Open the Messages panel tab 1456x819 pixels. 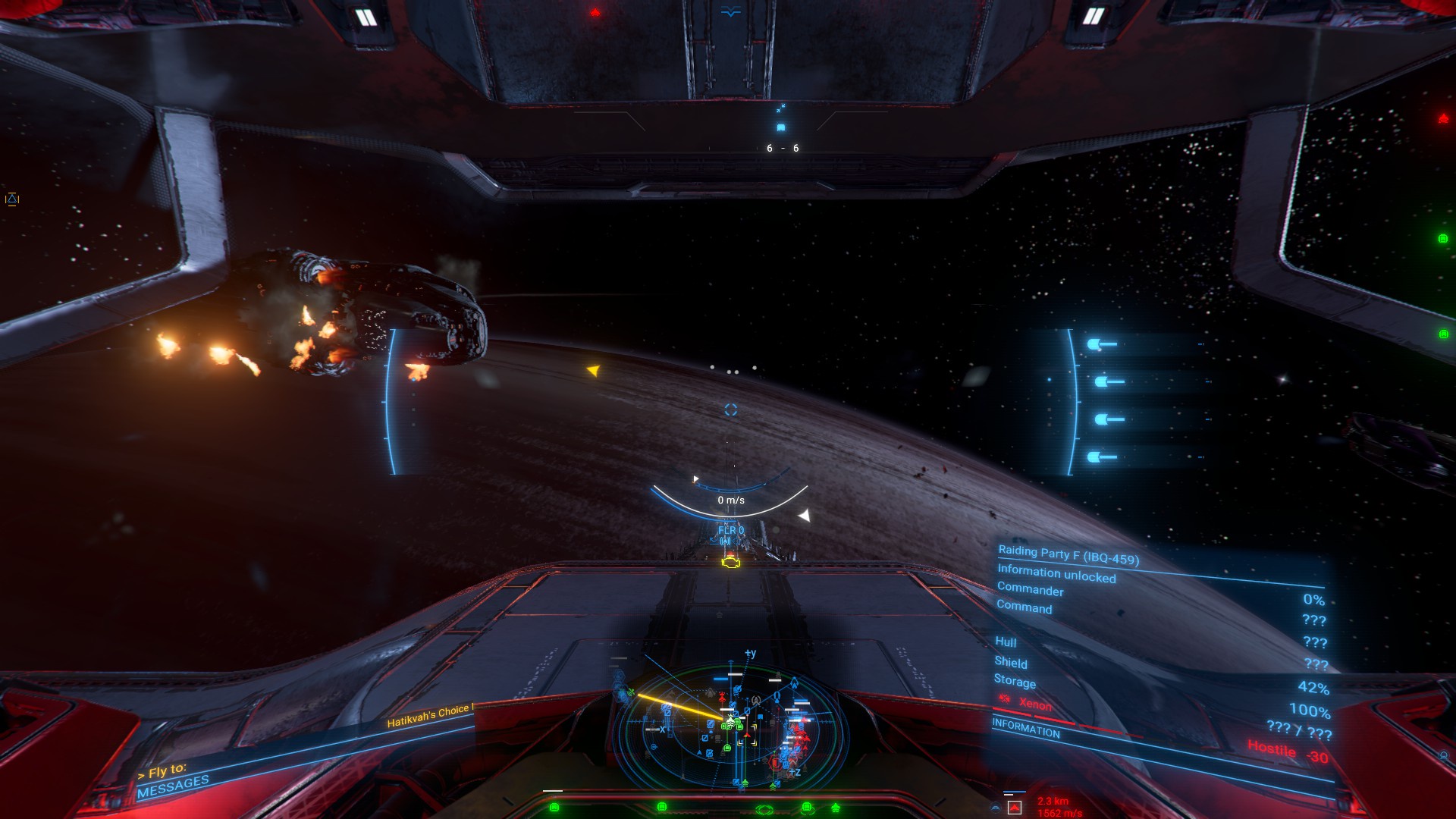(173, 786)
